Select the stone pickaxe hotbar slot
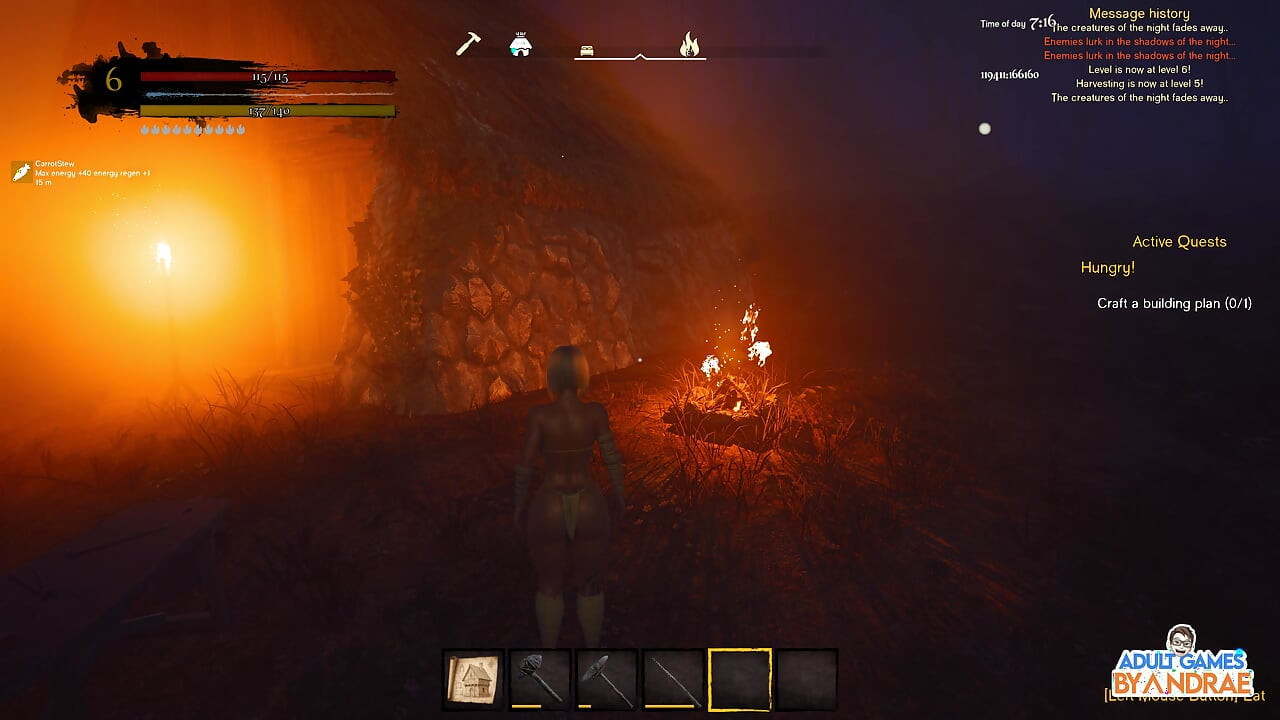This screenshot has height=720, width=1280. [x=607, y=680]
